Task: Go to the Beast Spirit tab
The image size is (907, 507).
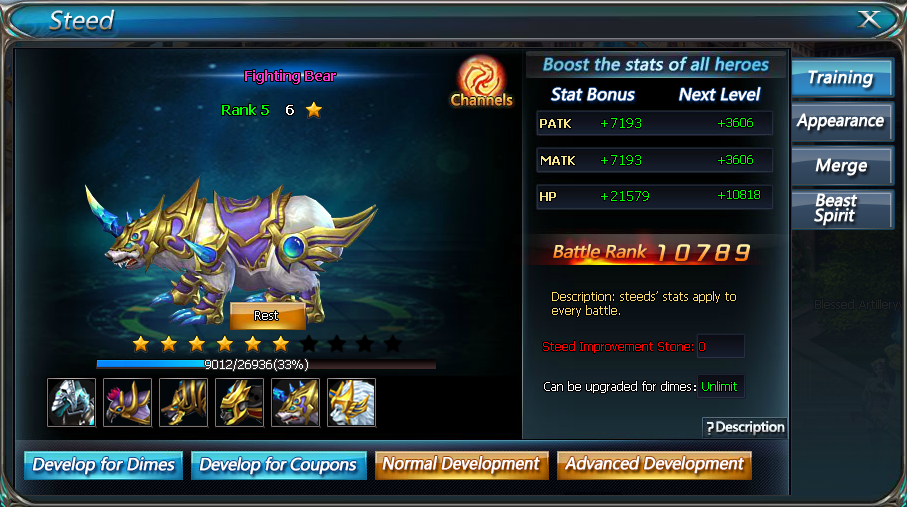Action: pos(841,208)
